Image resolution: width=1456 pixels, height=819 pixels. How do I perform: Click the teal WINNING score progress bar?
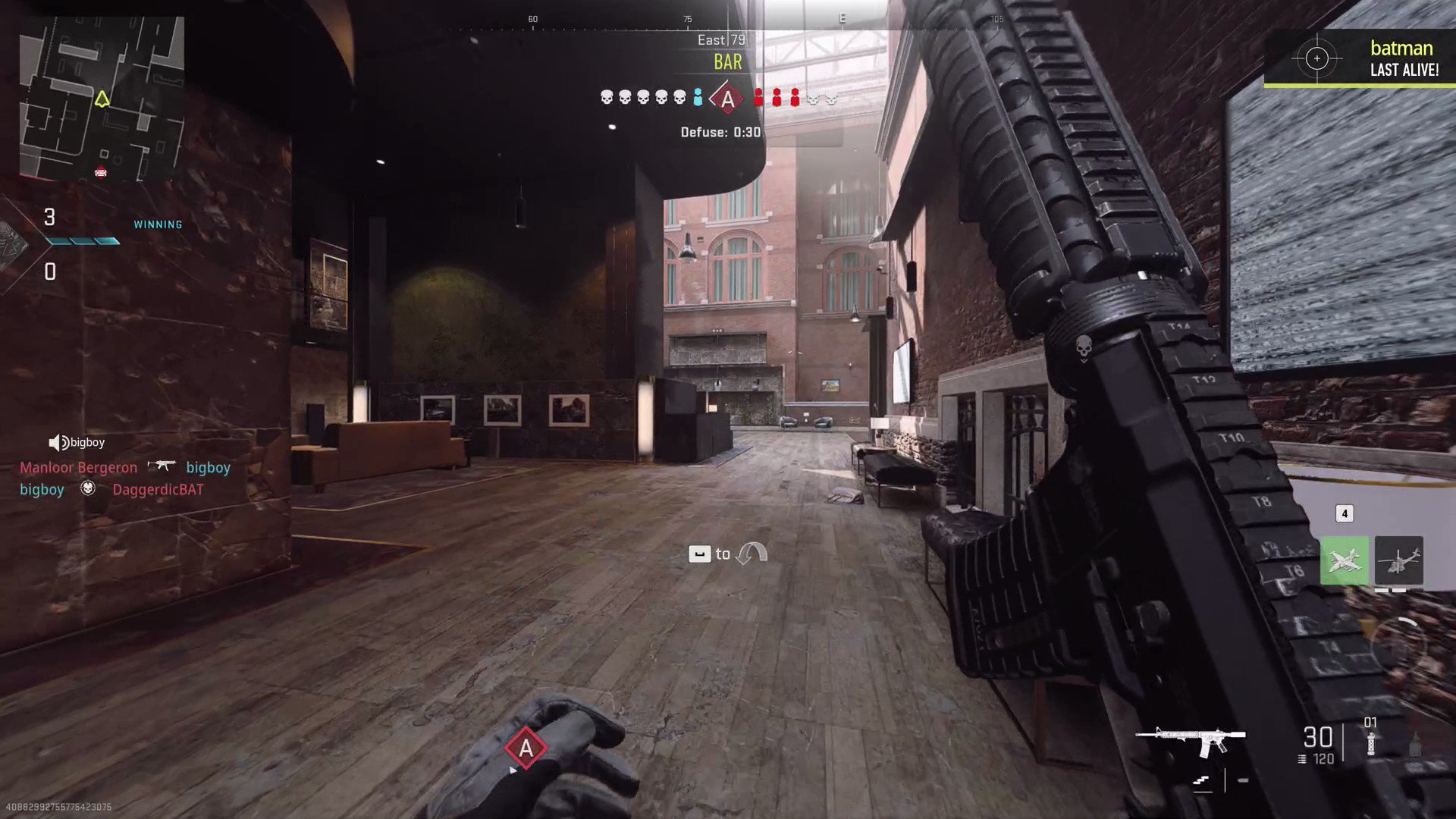(83, 242)
